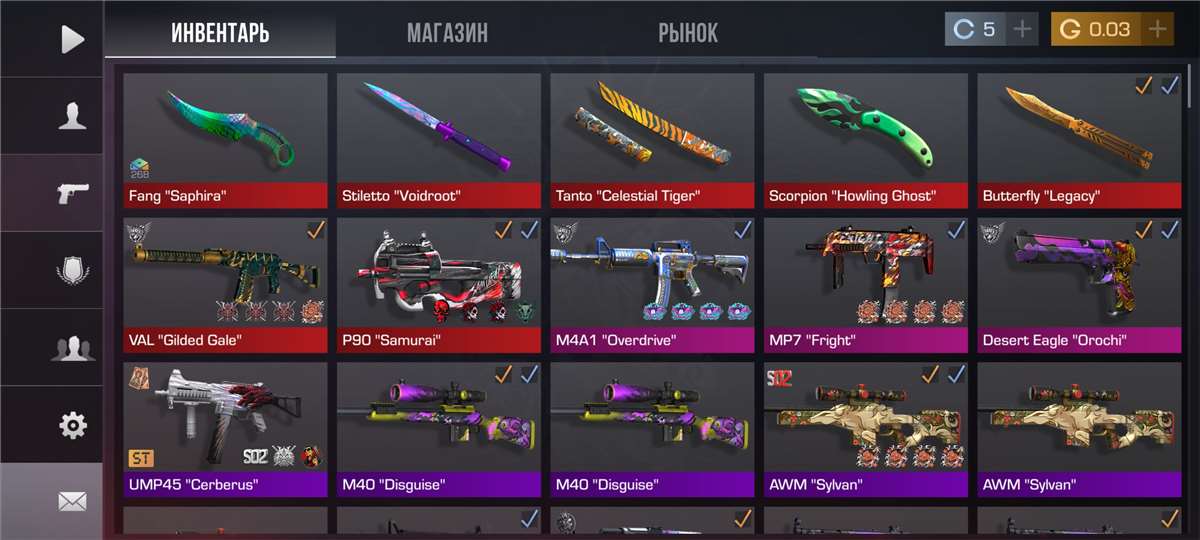The image size is (1200, 540).
Task: Open the friends group sidebar icon
Action: tap(72, 348)
